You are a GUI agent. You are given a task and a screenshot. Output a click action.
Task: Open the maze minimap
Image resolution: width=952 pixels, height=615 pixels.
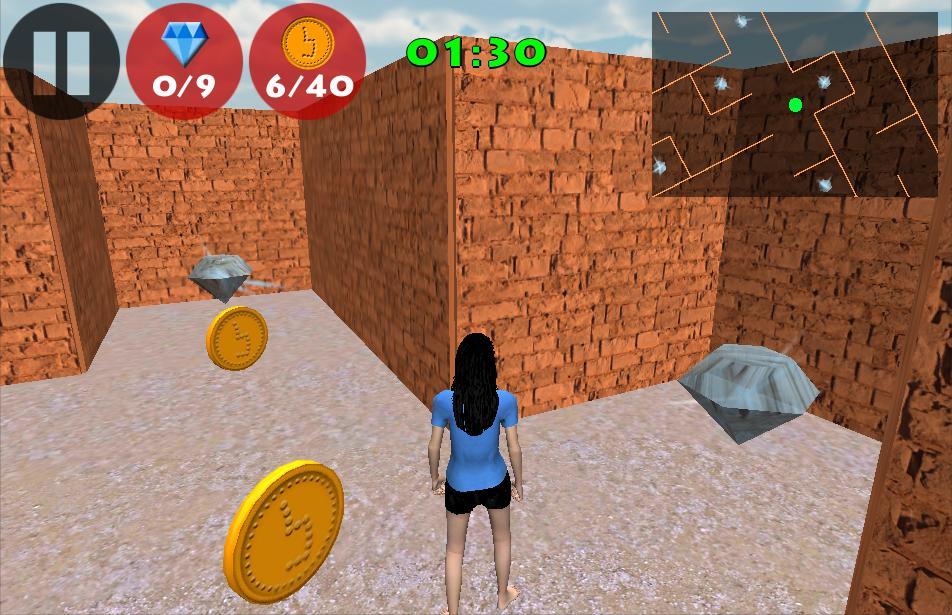click(x=794, y=104)
